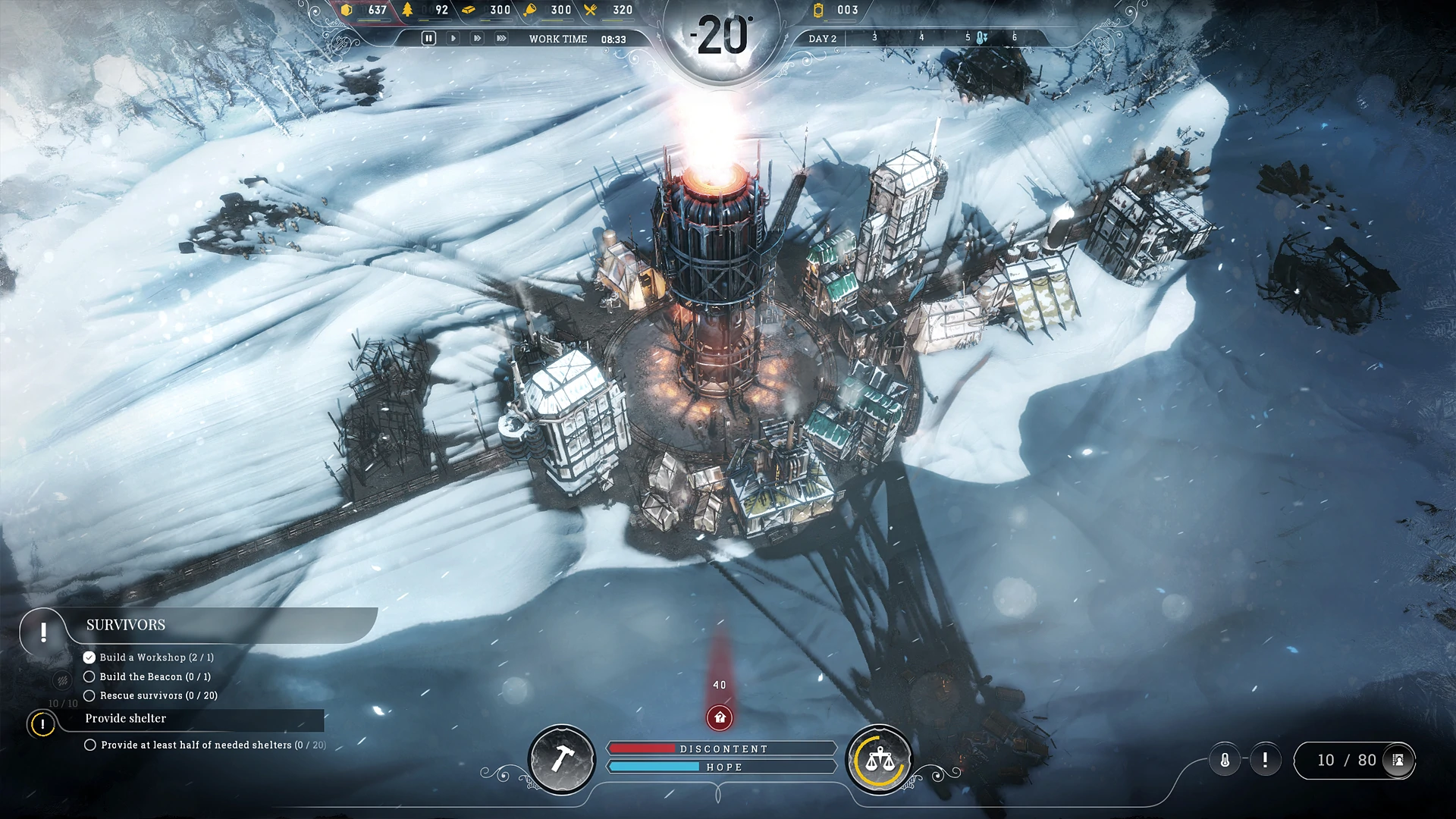Screen dimensions: 1456x819
Task: Open the Book of Laws scales icon
Action: pyautogui.click(x=880, y=760)
